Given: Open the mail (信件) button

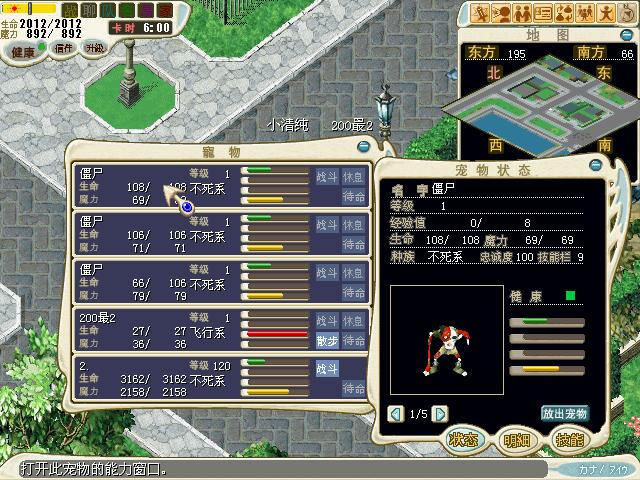Looking at the screenshot, I should (63, 48).
